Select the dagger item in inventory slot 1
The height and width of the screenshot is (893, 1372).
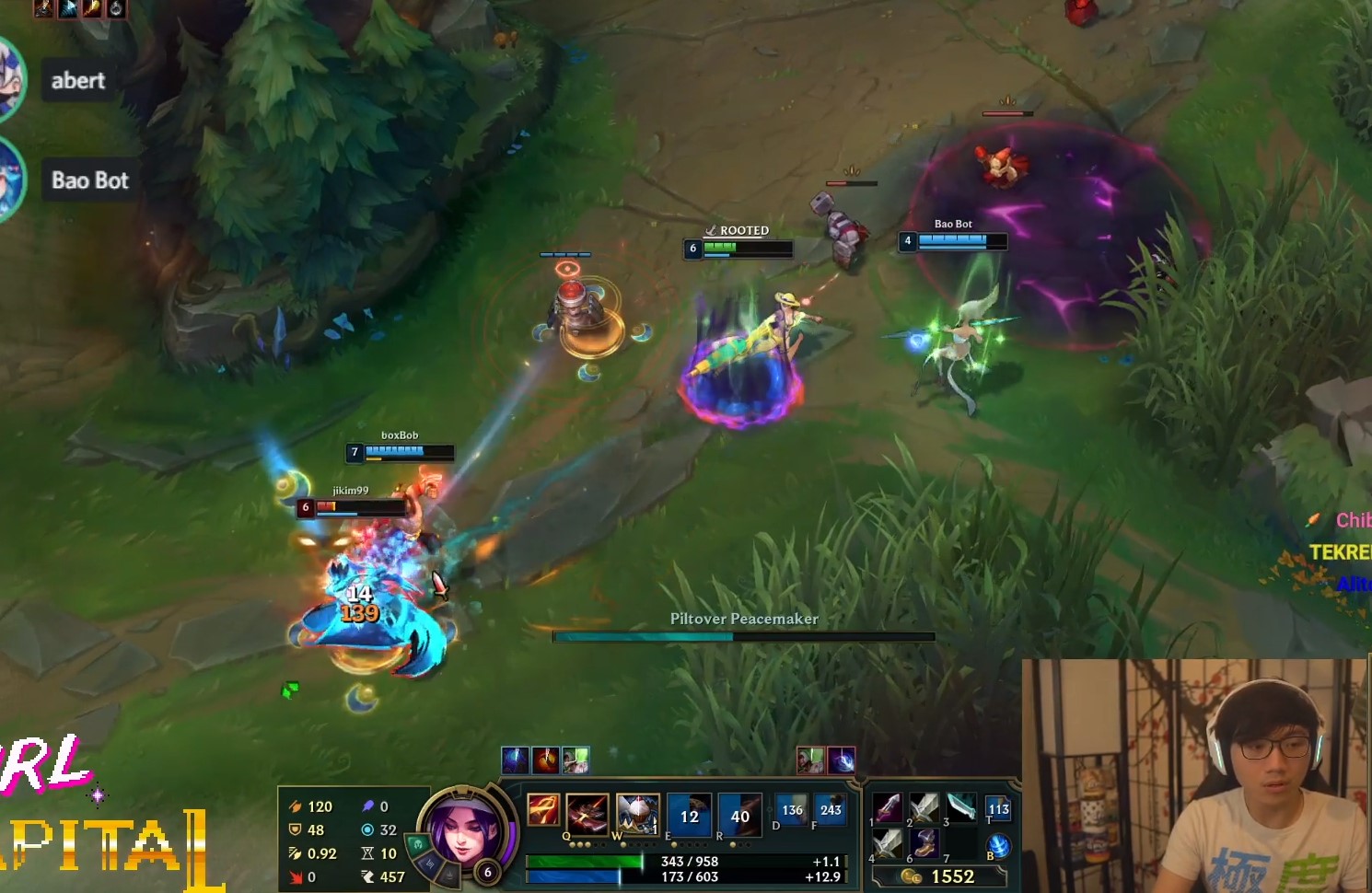pos(889,808)
